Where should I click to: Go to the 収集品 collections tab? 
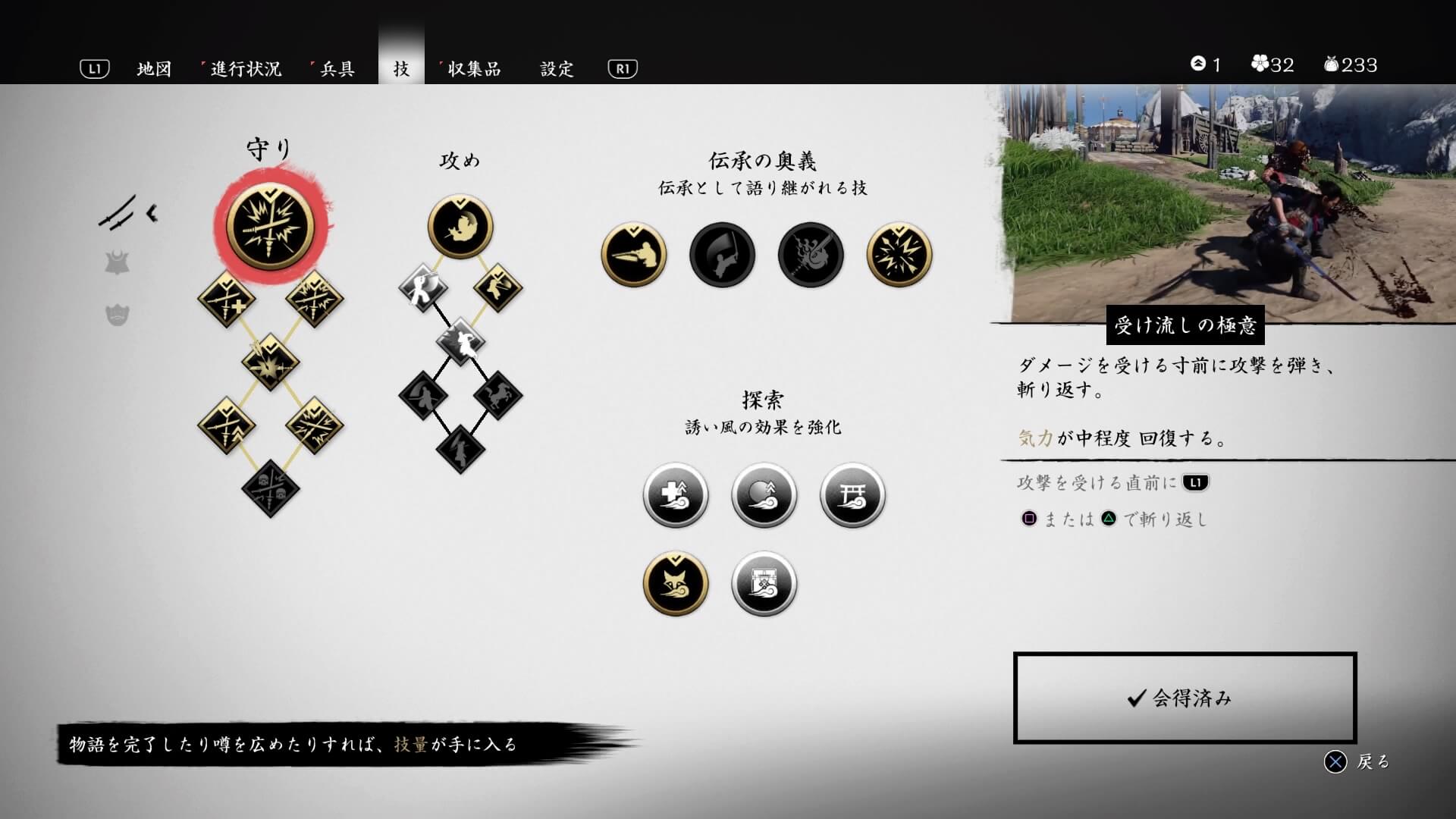coord(474,69)
